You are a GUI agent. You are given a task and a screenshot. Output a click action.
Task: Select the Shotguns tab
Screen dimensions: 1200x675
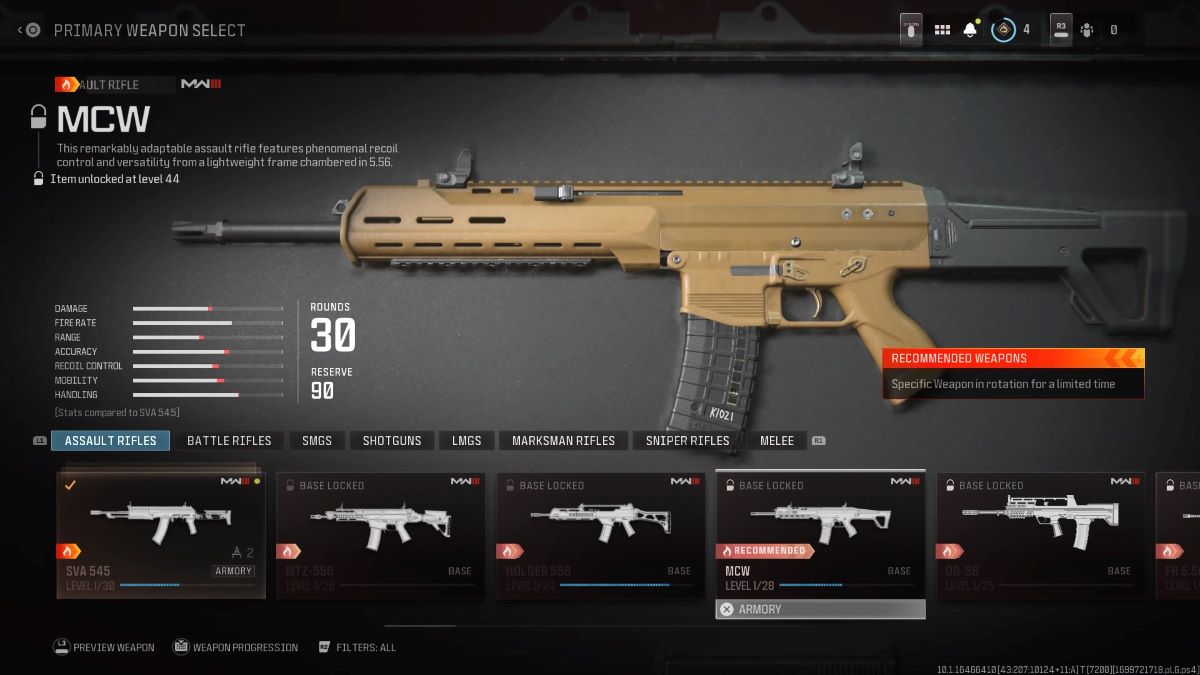(x=392, y=441)
